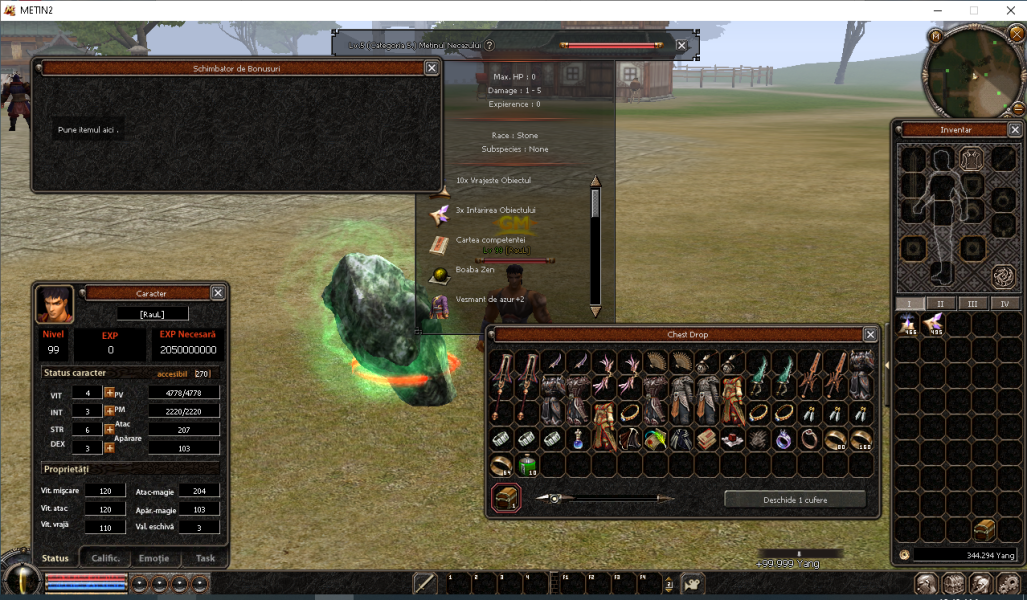Close the Caracter window
Screen dimensions: 1027x600
[x=217, y=293]
